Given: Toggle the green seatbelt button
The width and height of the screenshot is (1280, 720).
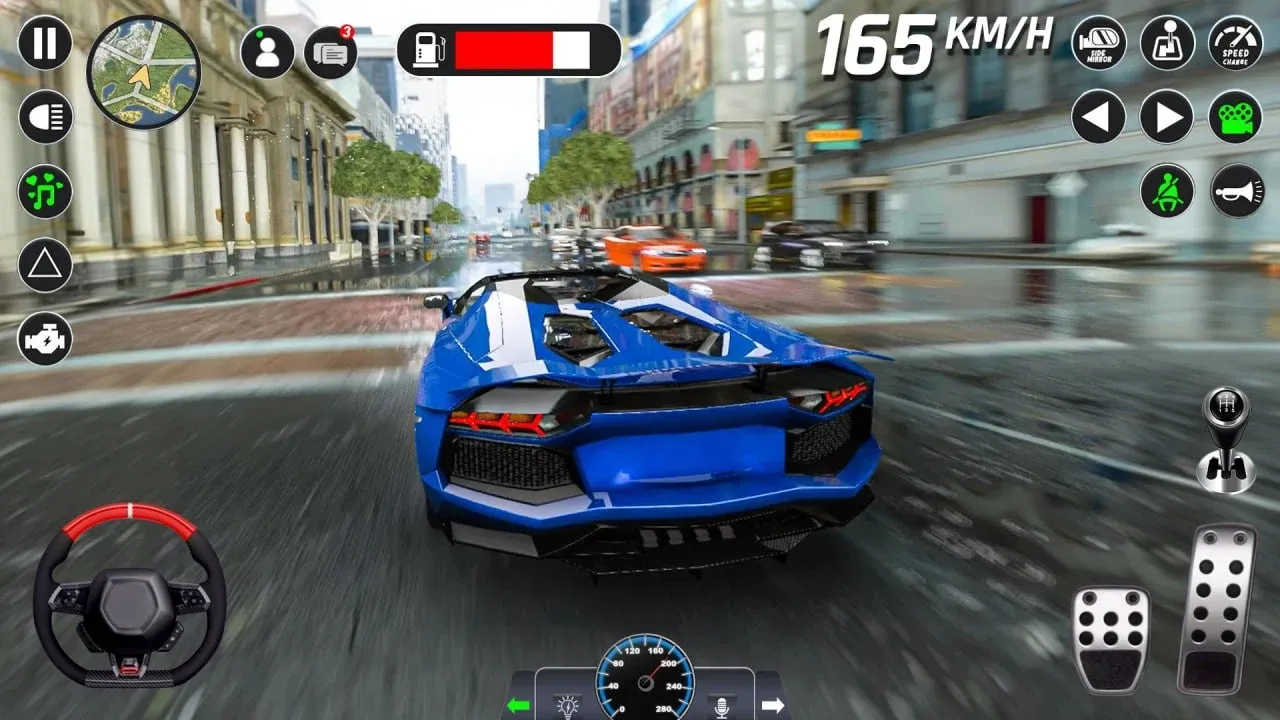Looking at the screenshot, I should pos(1167,191).
